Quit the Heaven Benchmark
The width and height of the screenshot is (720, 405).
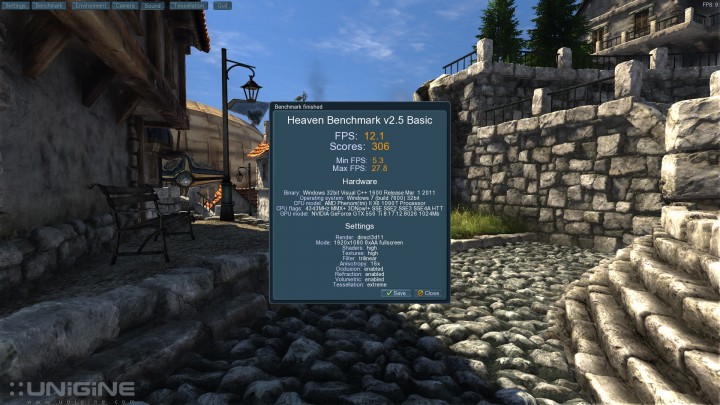tap(222, 5)
